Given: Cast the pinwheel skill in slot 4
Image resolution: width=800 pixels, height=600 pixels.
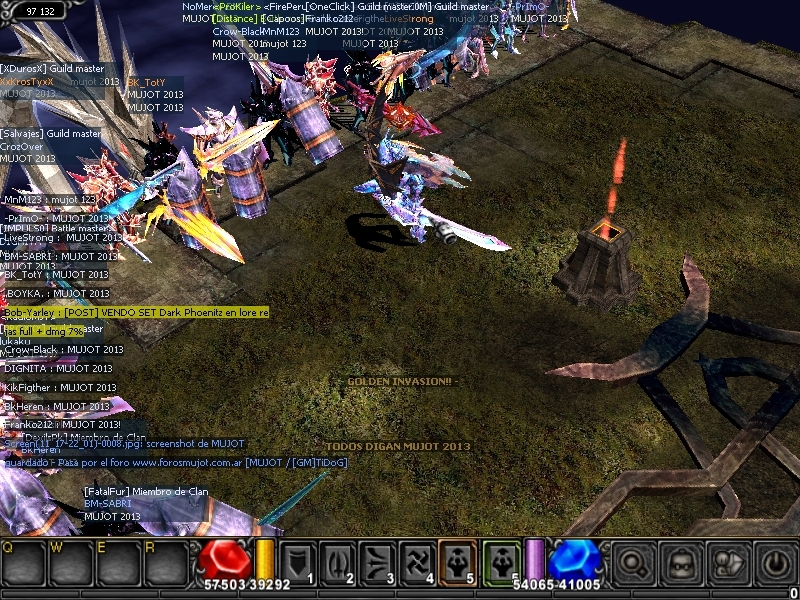Looking at the screenshot, I should click(x=417, y=562).
